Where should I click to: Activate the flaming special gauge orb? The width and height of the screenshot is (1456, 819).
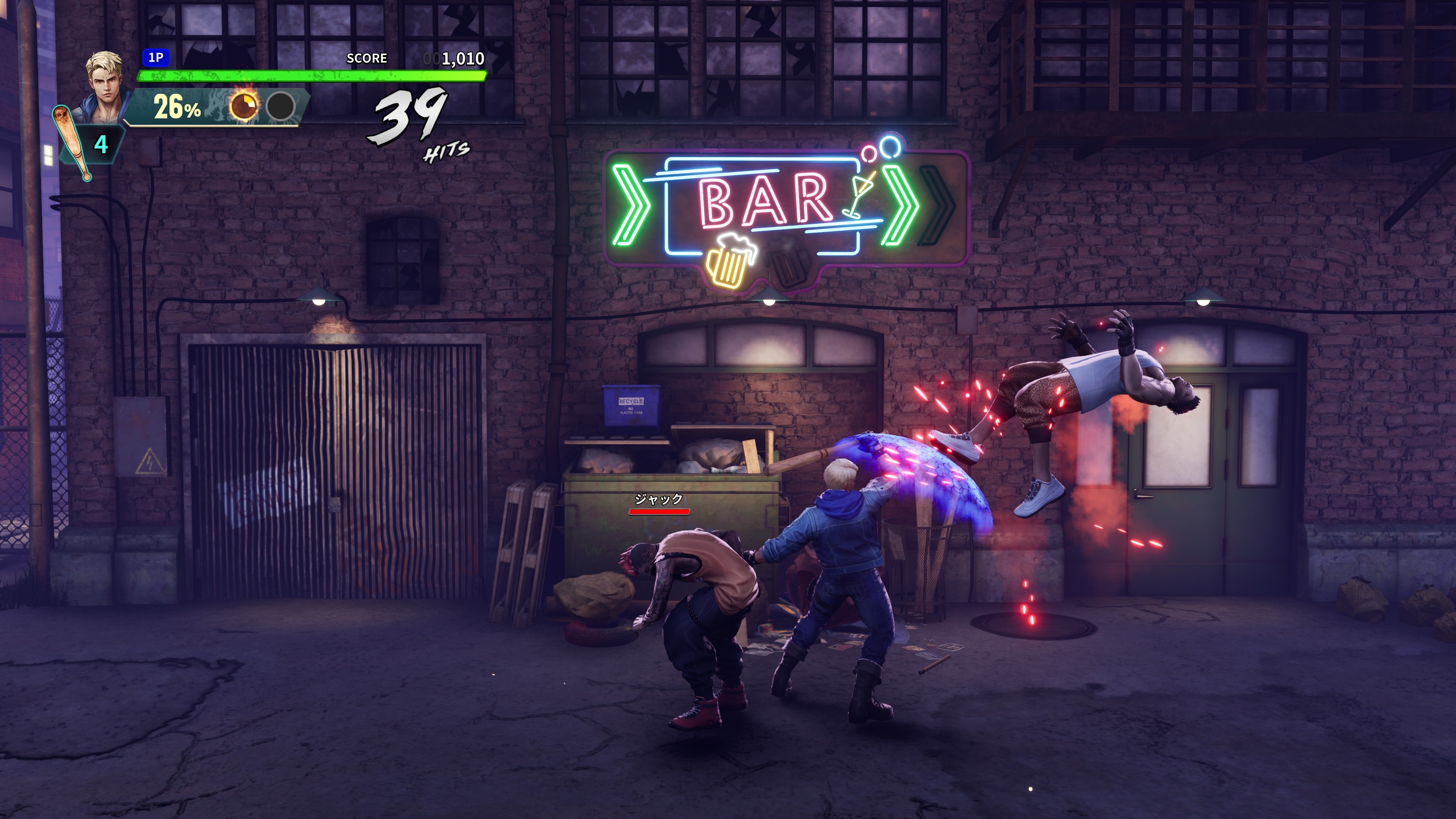click(243, 105)
